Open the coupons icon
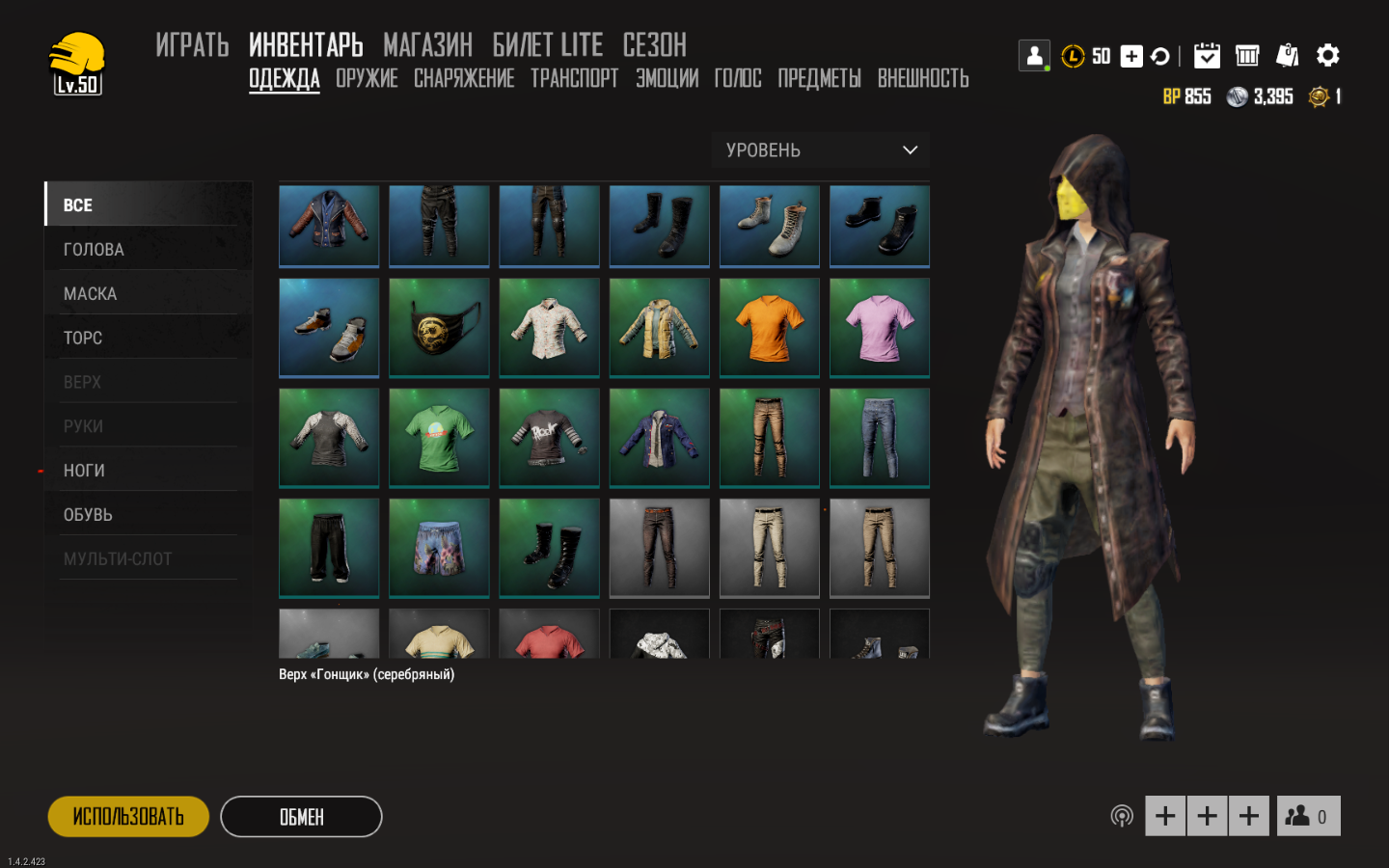1389x868 pixels. pyautogui.click(x=1288, y=55)
